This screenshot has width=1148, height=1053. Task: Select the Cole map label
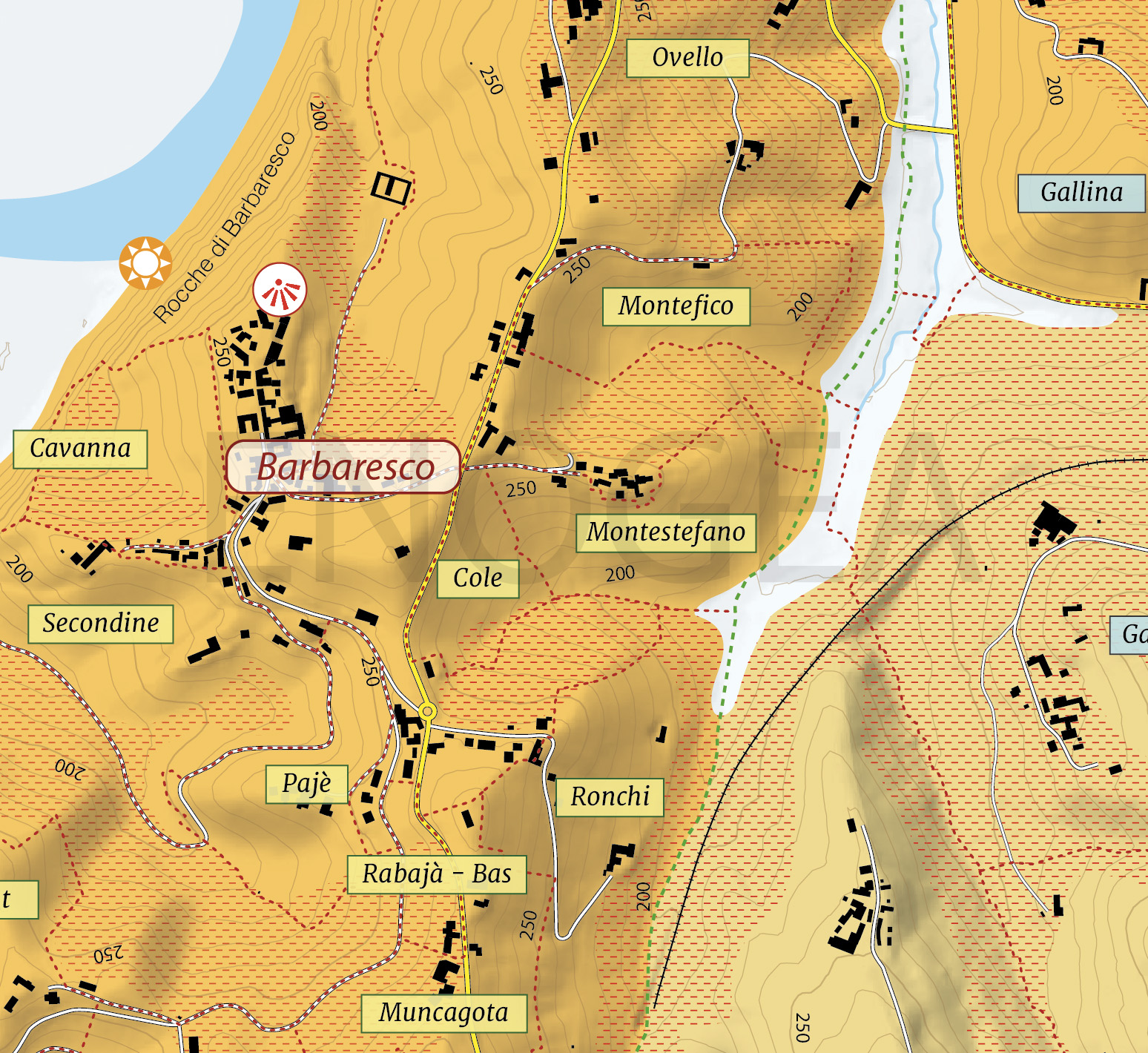click(x=478, y=578)
